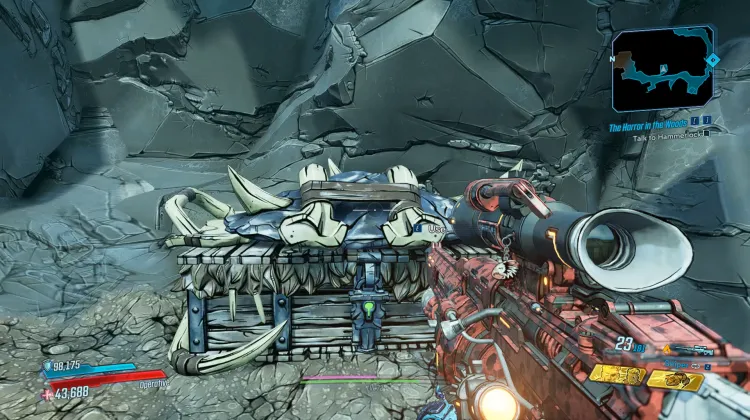Click the diamond objective marker on the minimap
The width and height of the screenshot is (750, 420).
pos(711,60)
